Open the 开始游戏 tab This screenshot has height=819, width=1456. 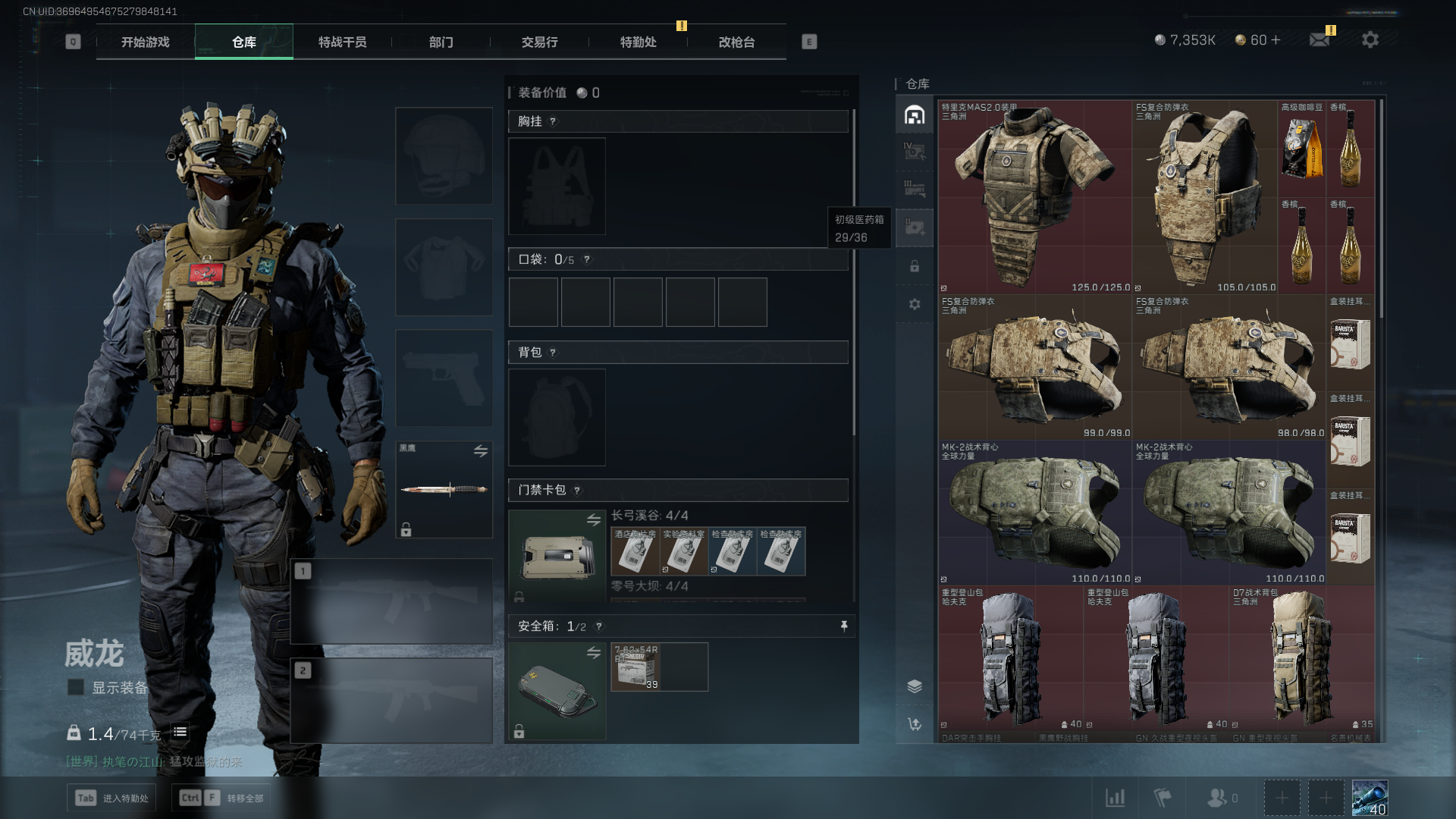point(146,42)
